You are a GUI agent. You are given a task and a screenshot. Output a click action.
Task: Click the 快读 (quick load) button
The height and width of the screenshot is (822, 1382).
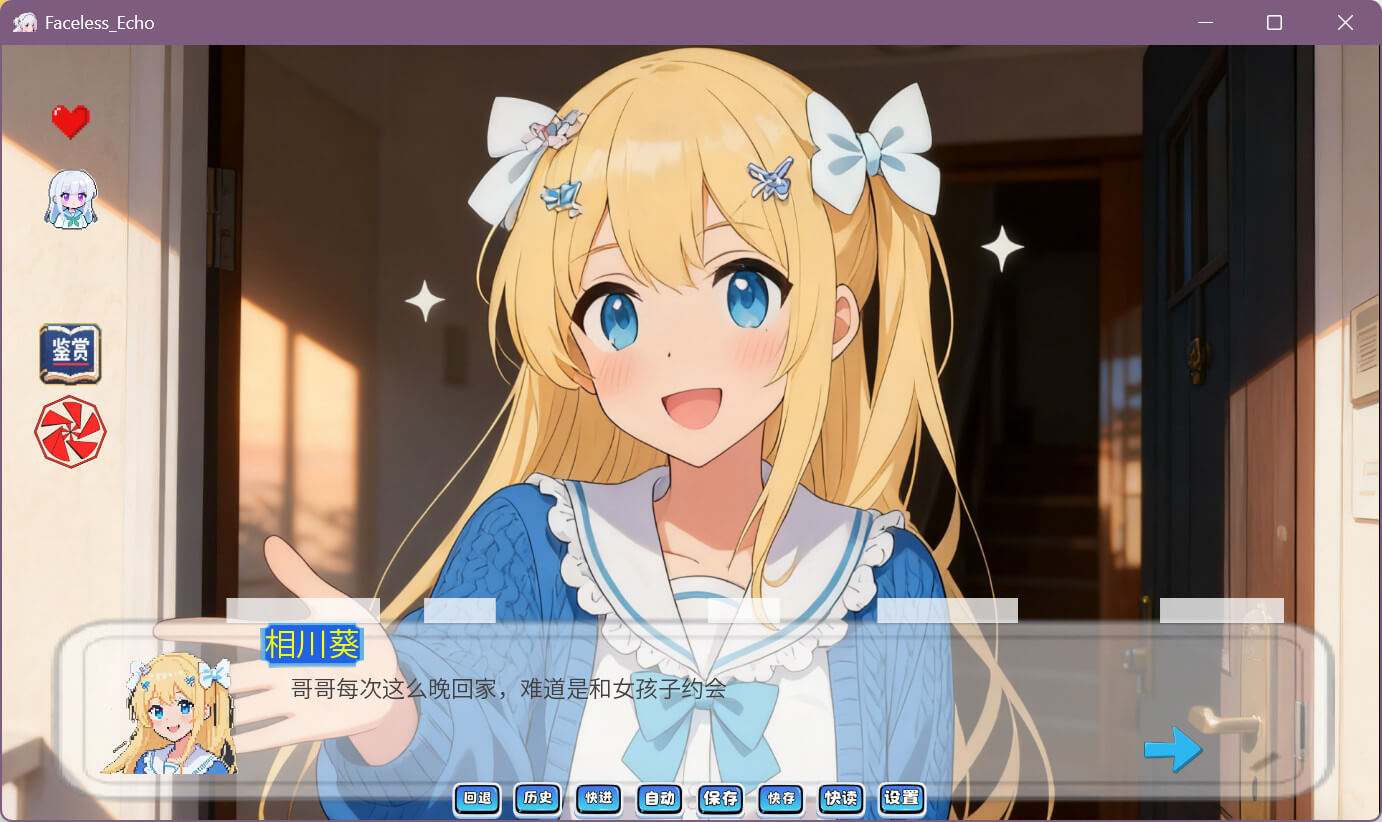point(841,798)
